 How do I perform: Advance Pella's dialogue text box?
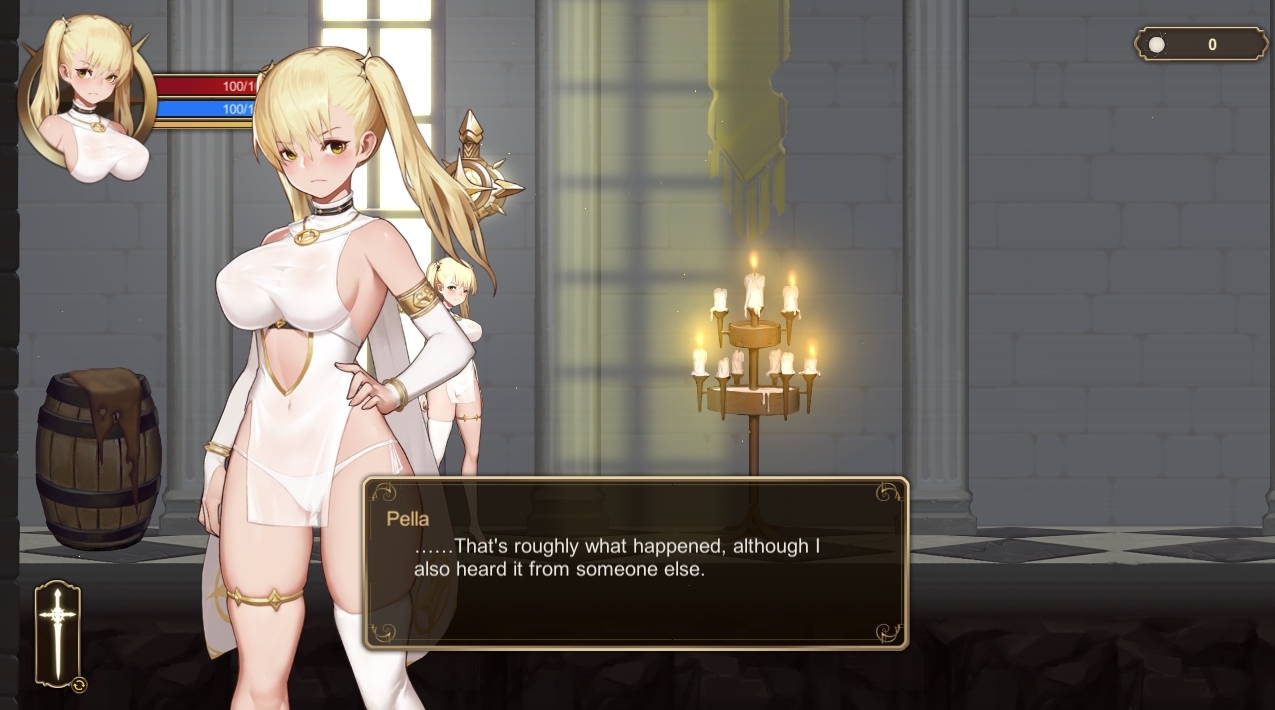coord(635,563)
